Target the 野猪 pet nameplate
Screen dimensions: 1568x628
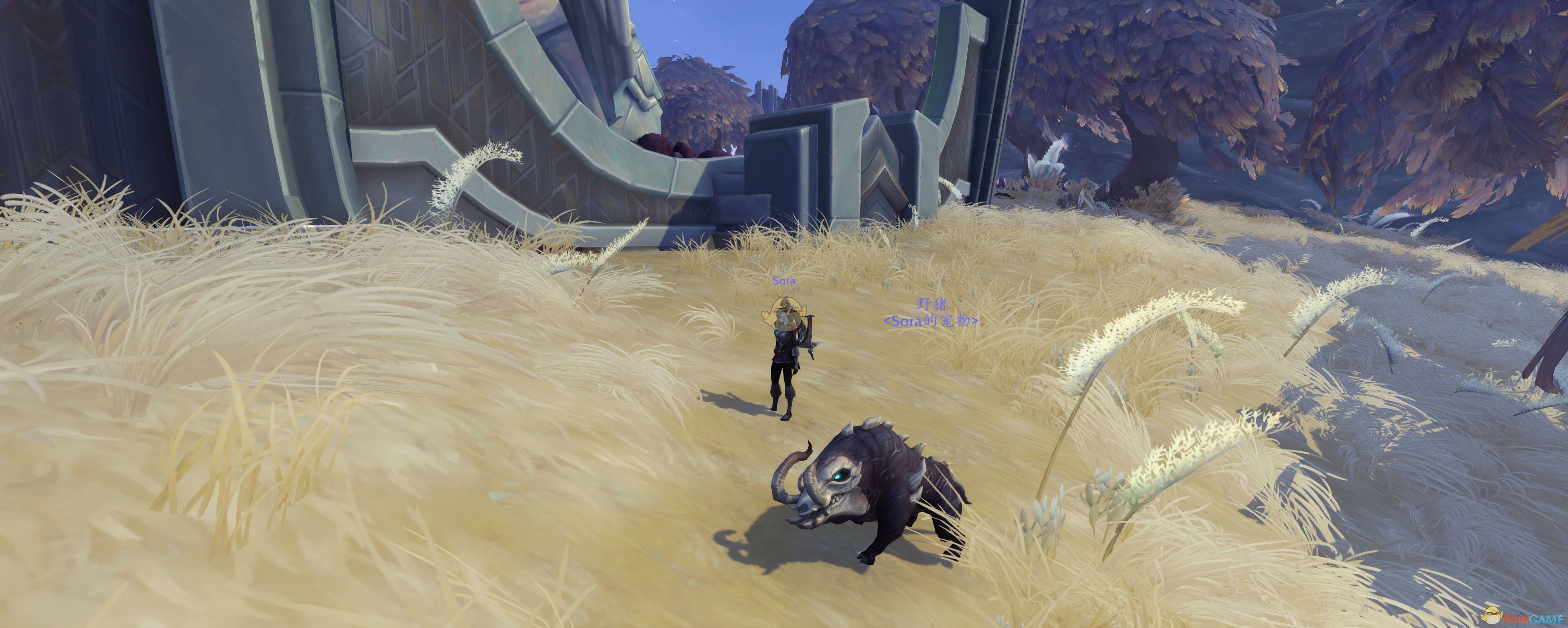click(x=931, y=305)
